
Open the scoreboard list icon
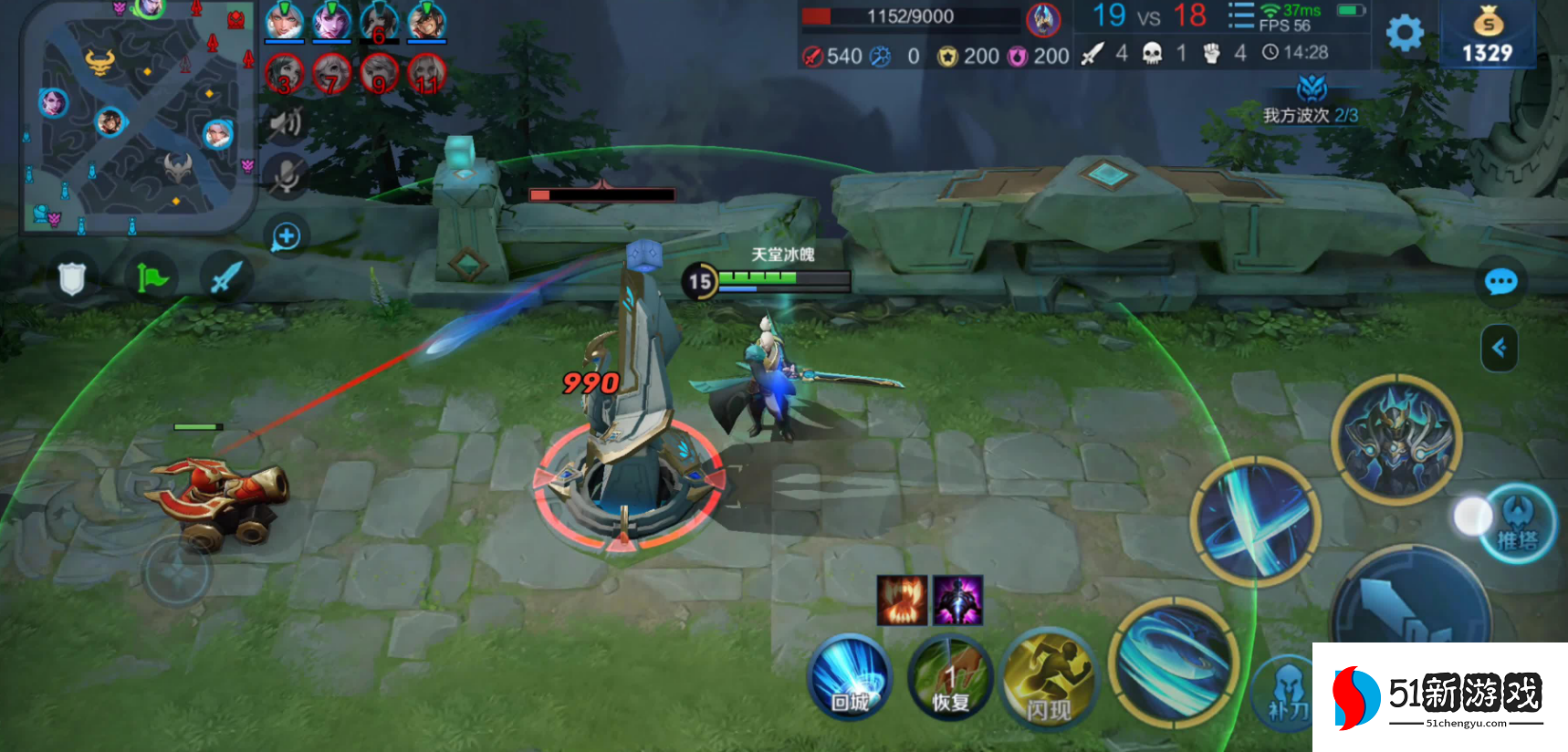(1240, 16)
